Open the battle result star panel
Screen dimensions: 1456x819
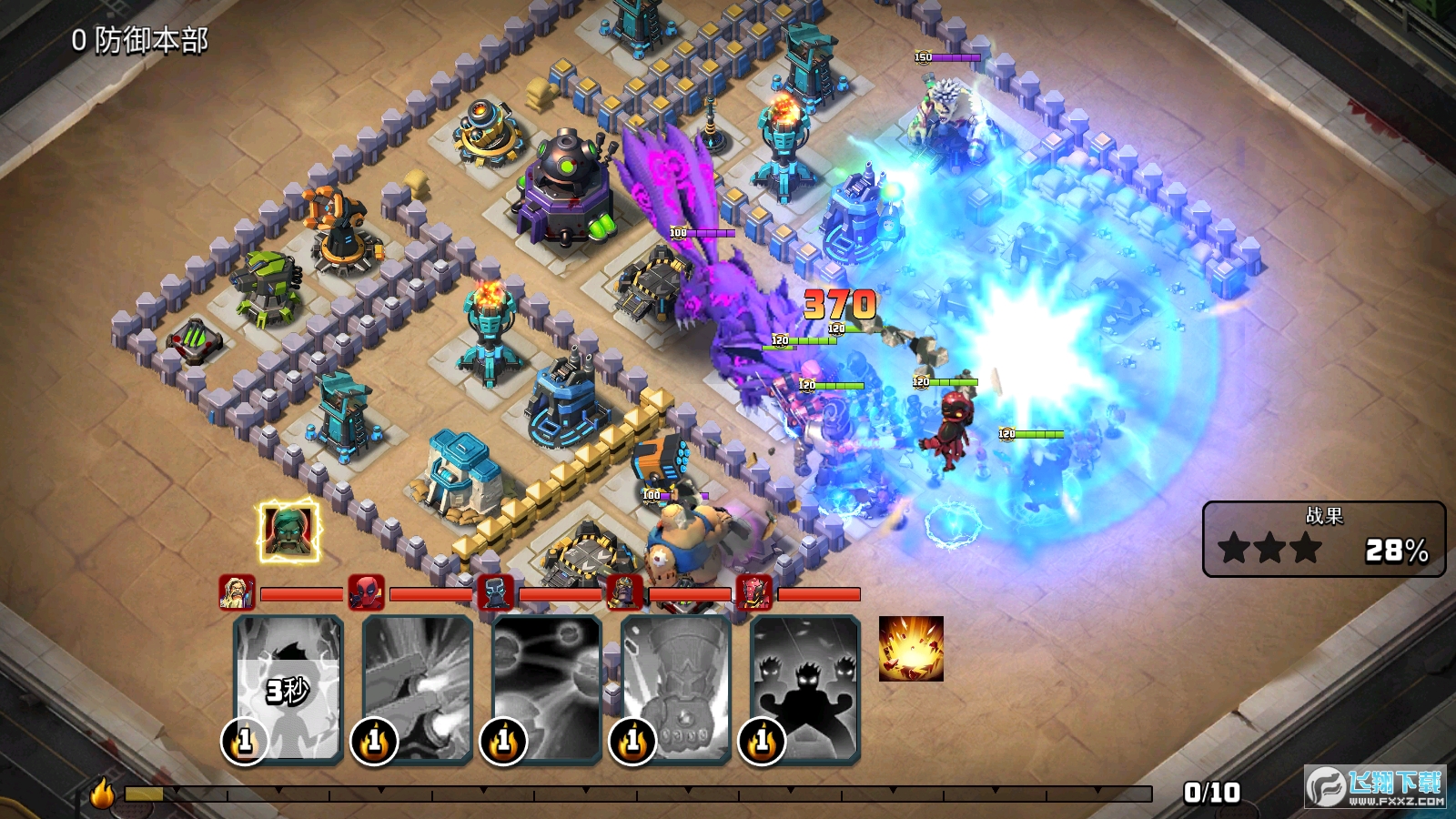tap(1323, 539)
